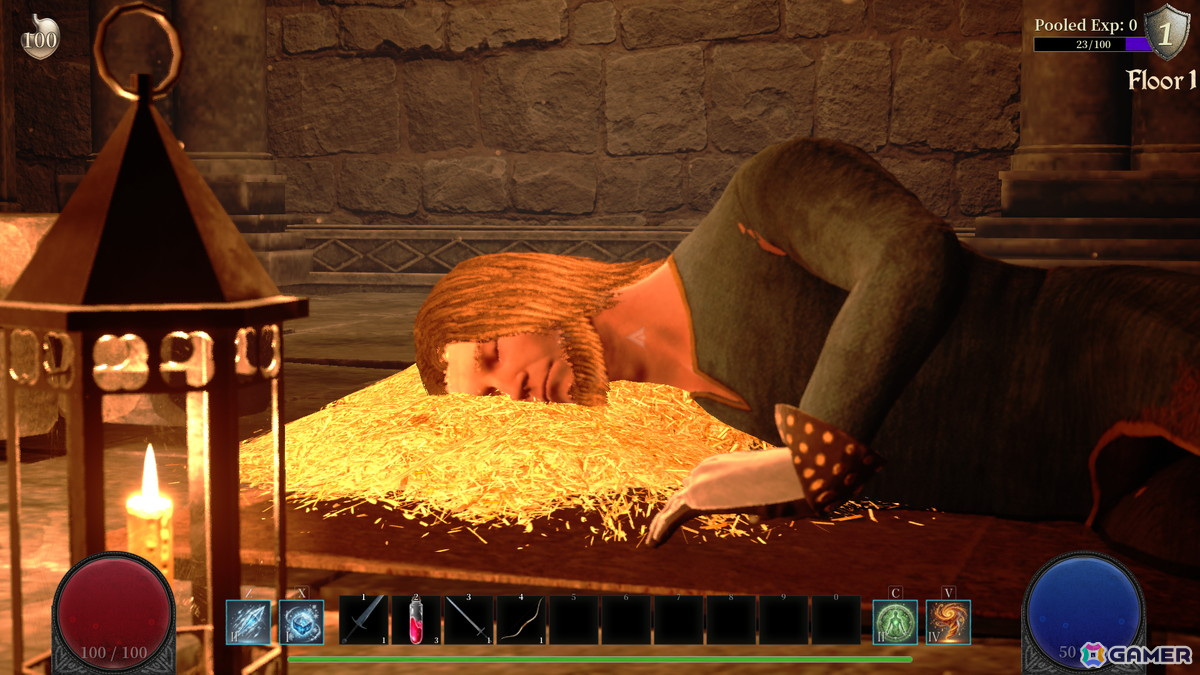Select the dark sword in hotbar slot 1
This screenshot has width=1200, height=675.
pos(364,620)
